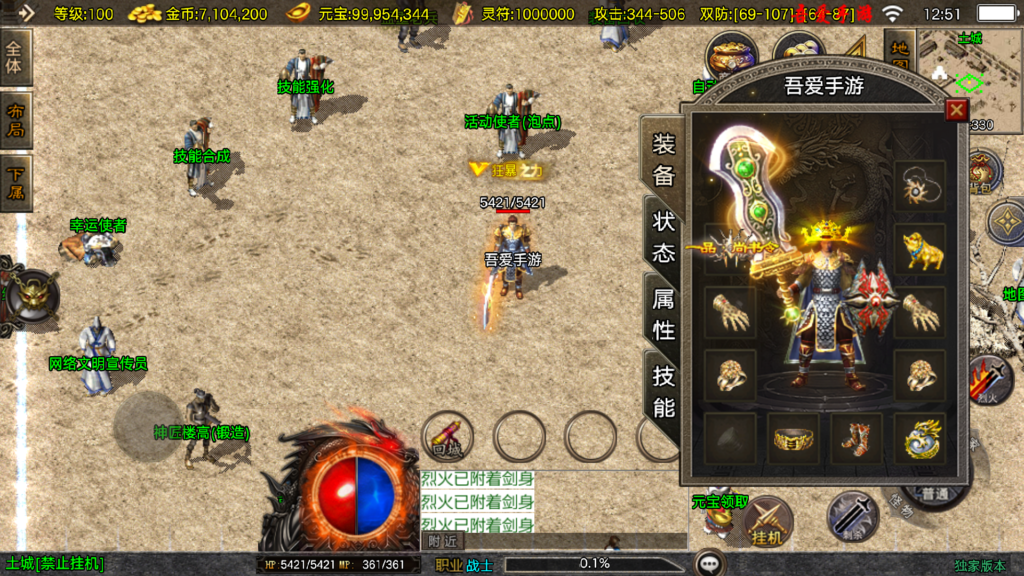
Task: Select the necklace equipment slot
Action: (x=920, y=185)
